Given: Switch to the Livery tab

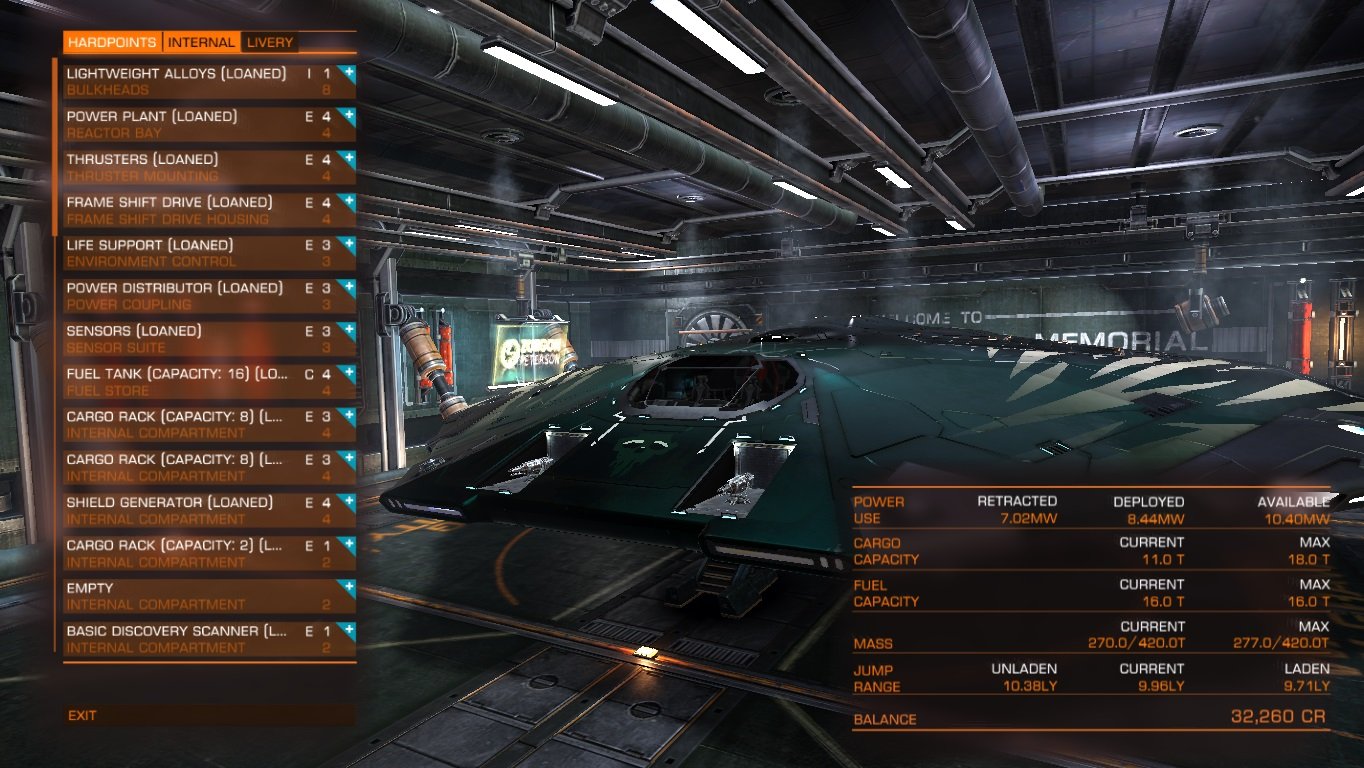Looking at the screenshot, I should pyautogui.click(x=270, y=42).
